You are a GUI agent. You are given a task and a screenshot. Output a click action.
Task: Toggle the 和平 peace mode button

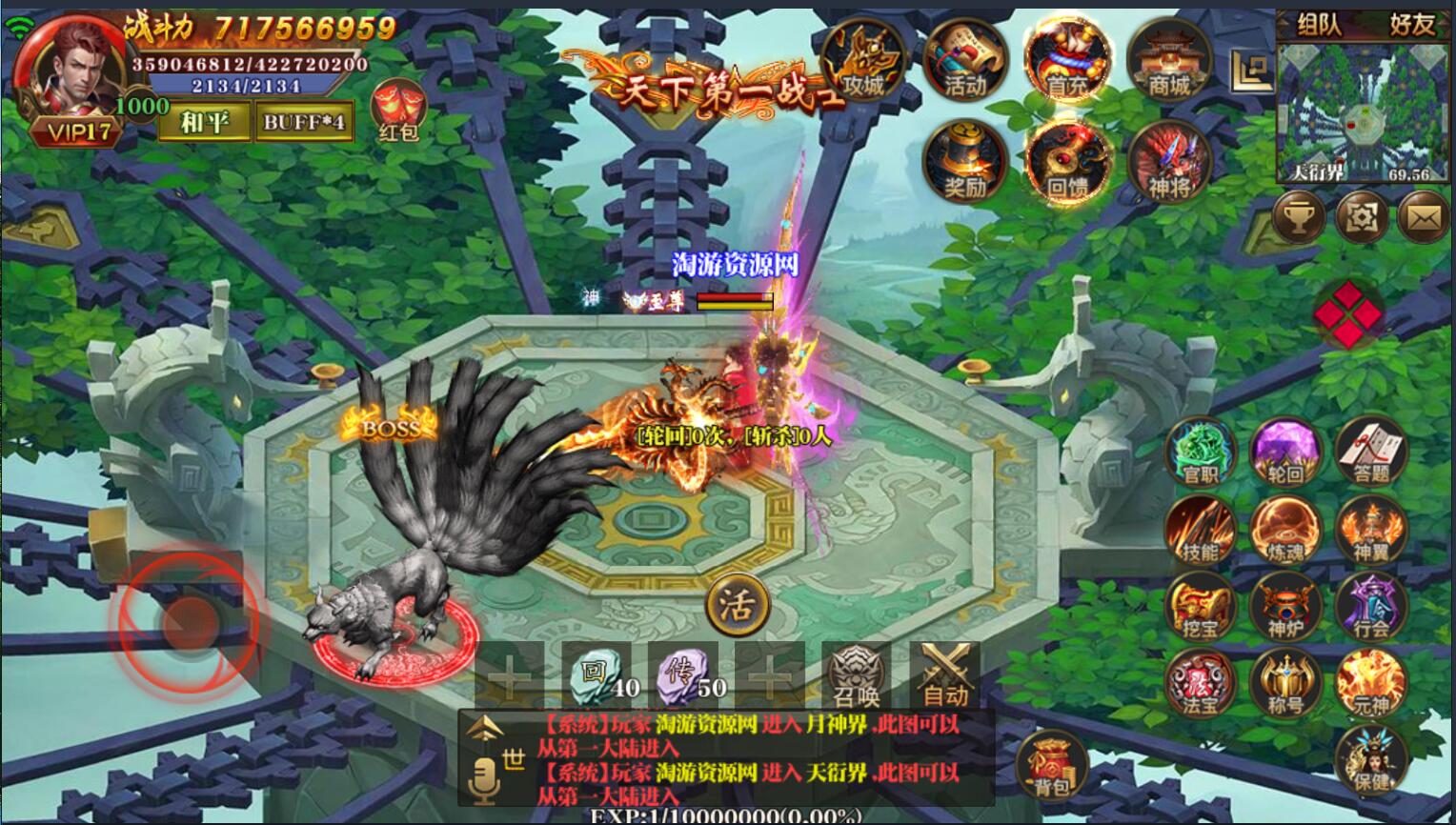pos(204,122)
